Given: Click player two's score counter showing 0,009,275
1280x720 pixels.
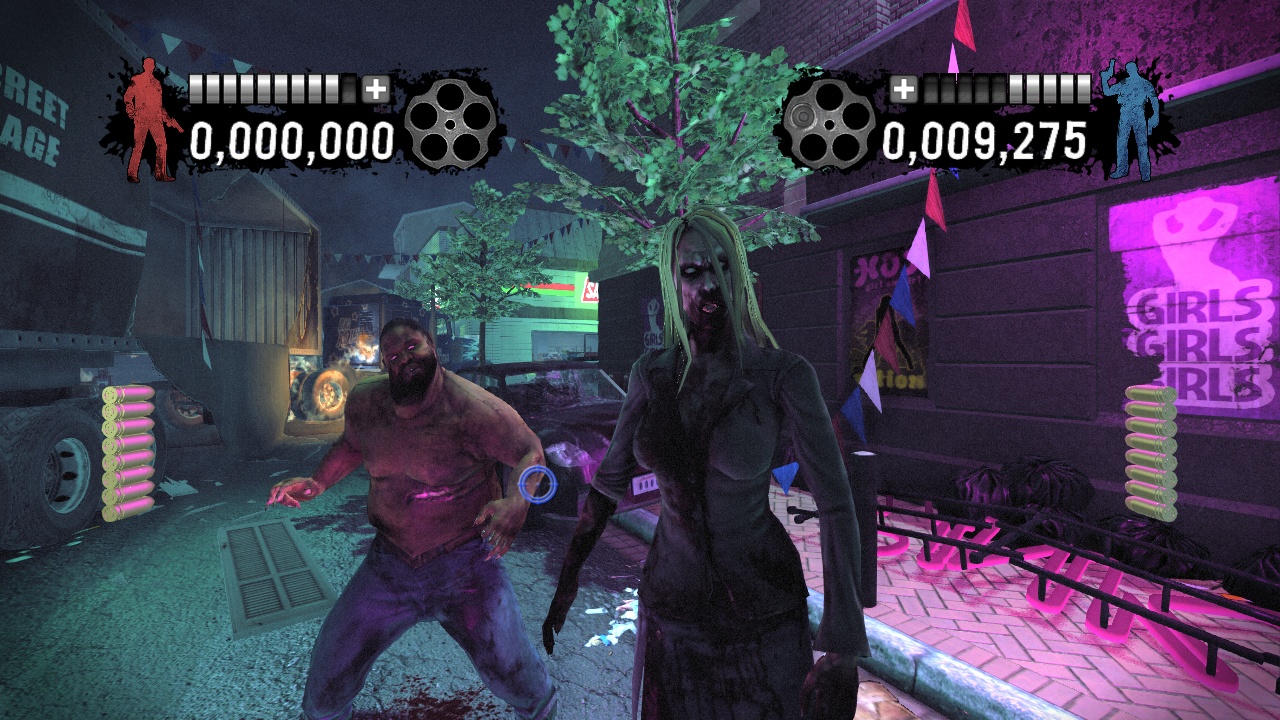Looking at the screenshot, I should click(985, 142).
